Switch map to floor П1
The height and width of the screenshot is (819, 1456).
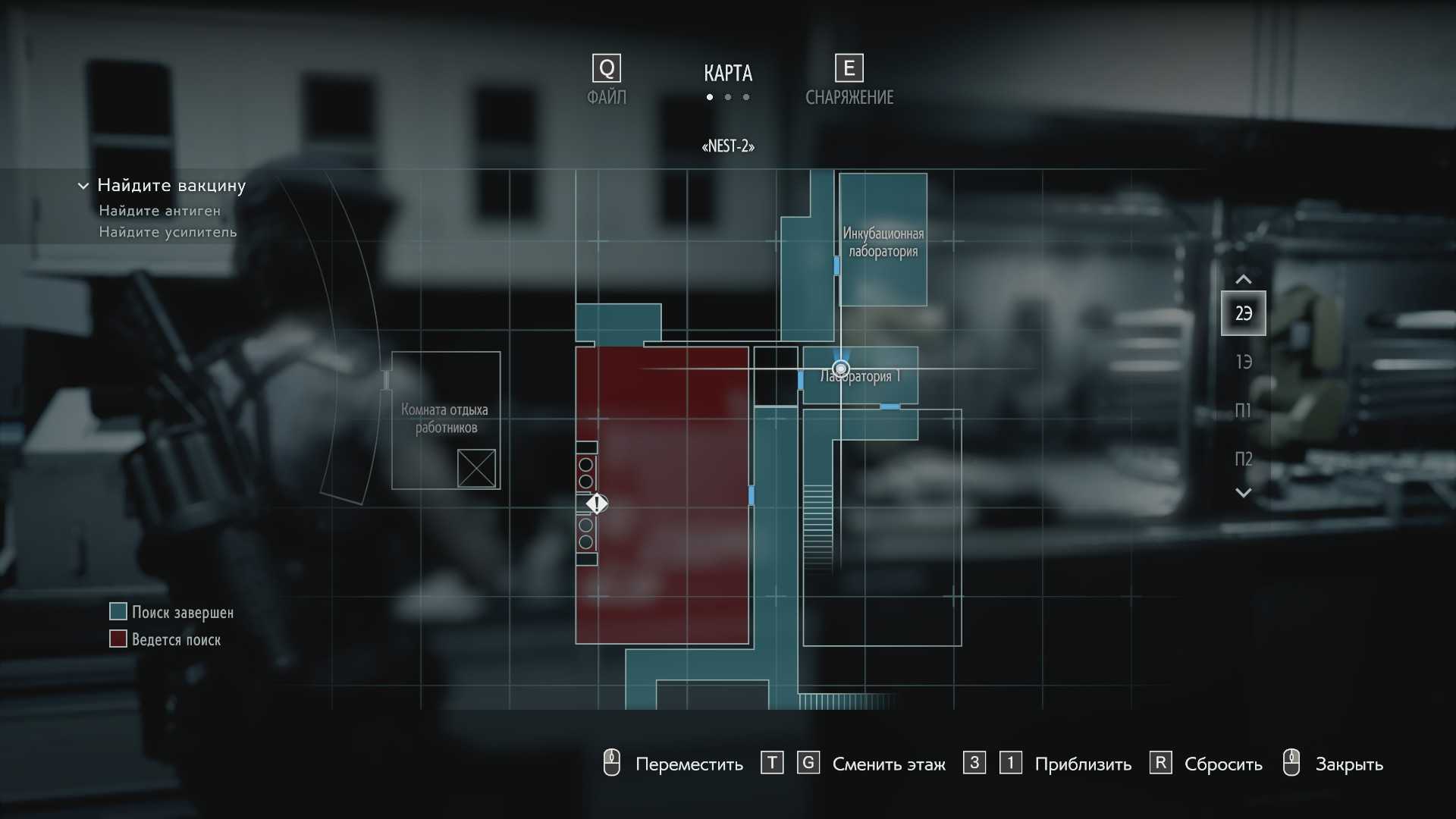[1243, 410]
